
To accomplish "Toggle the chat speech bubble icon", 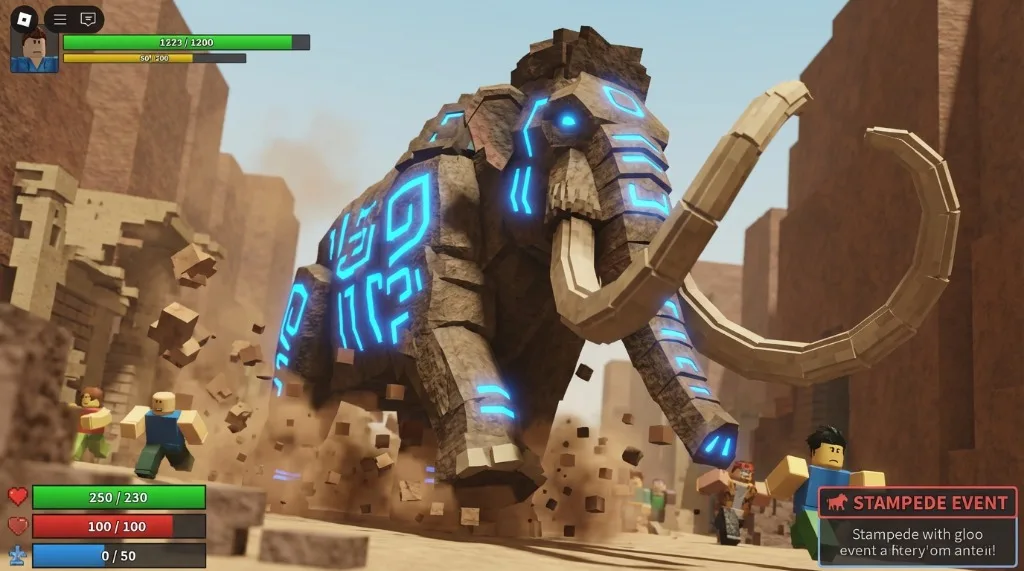I will 88,19.
